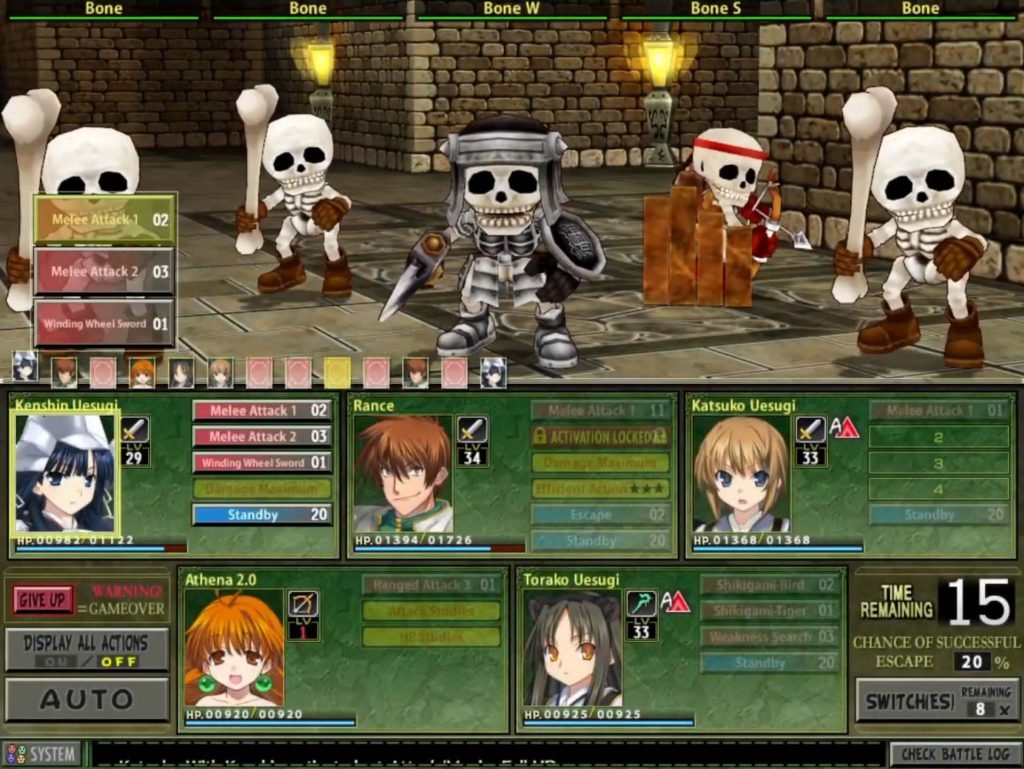Image resolution: width=1024 pixels, height=769 pixels.
Task: Click Katsuko Uesugi's portrait
Action: click(741, 473)
